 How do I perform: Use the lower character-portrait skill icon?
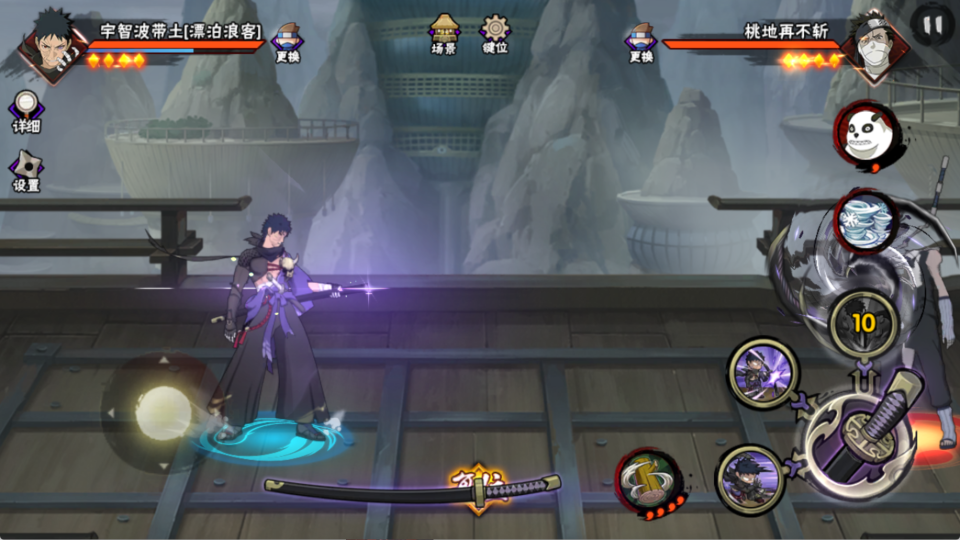coord(752,479)
